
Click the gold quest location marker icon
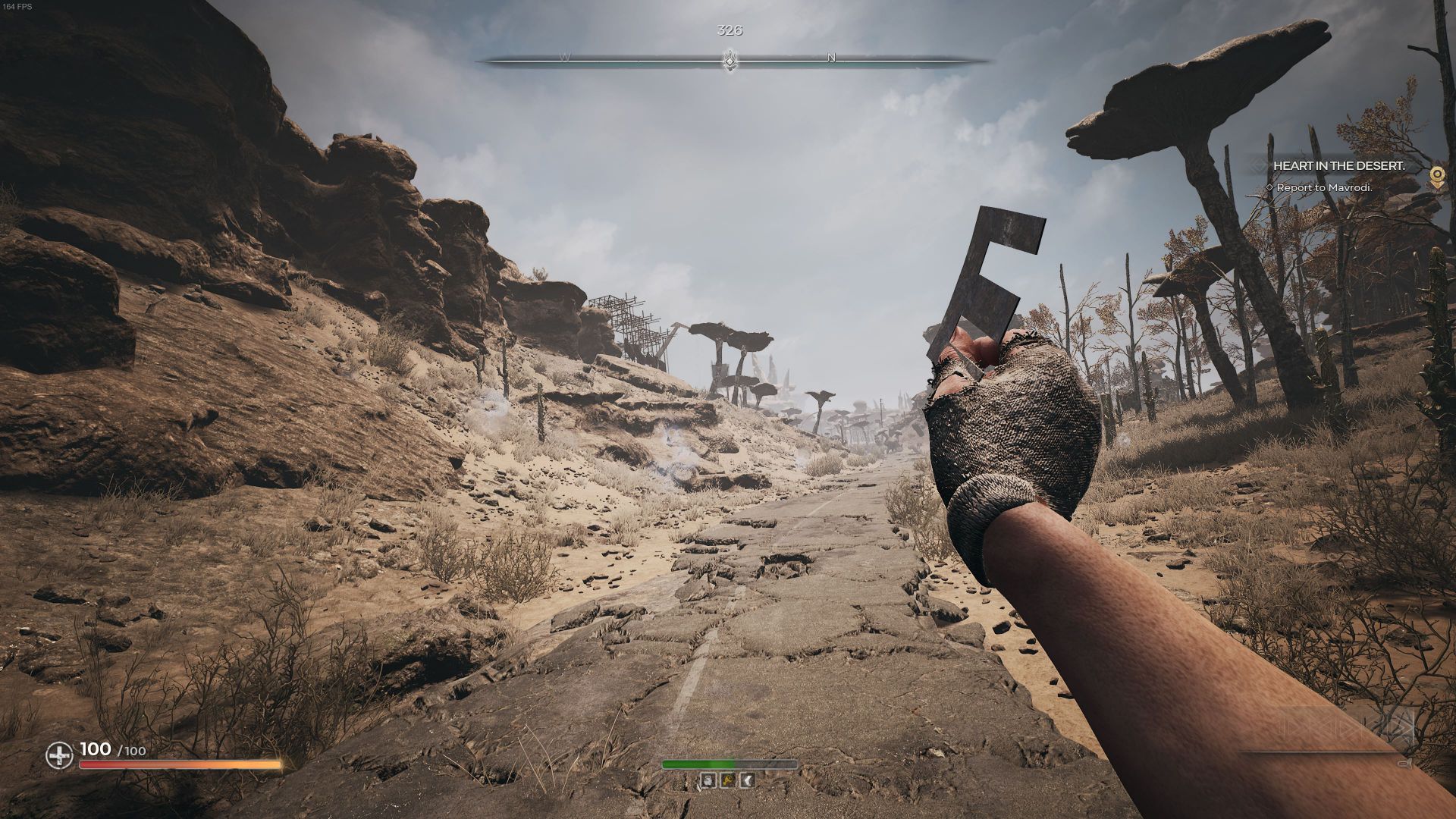coord(1436,176)
